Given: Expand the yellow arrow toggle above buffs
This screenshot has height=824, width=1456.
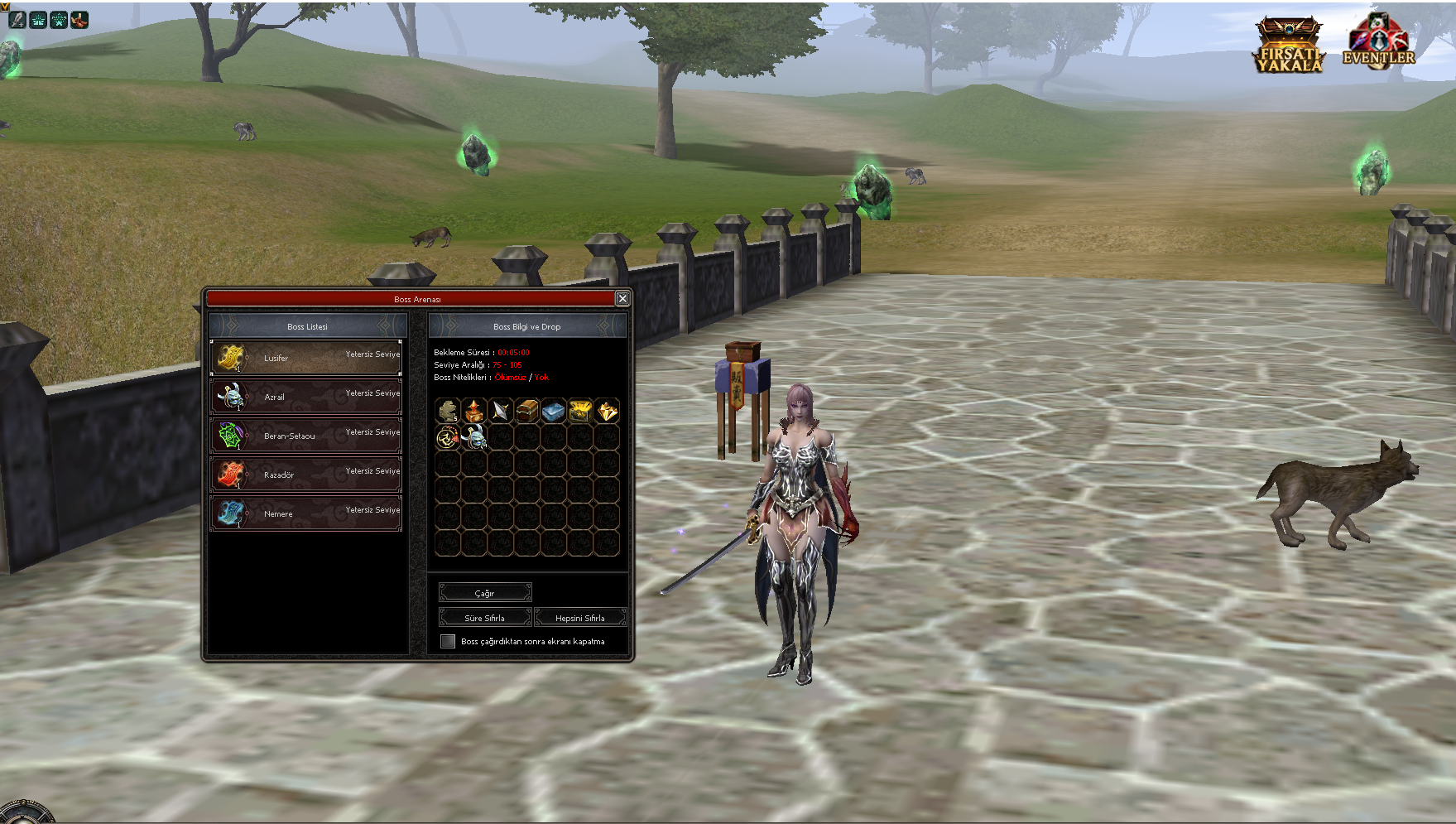Looking at the screenshot, I should (x=4, y=5).
